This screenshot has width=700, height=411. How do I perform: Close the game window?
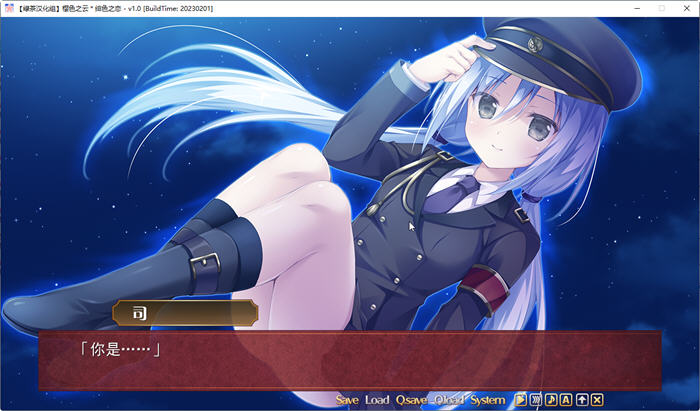(x=686, y=8)
